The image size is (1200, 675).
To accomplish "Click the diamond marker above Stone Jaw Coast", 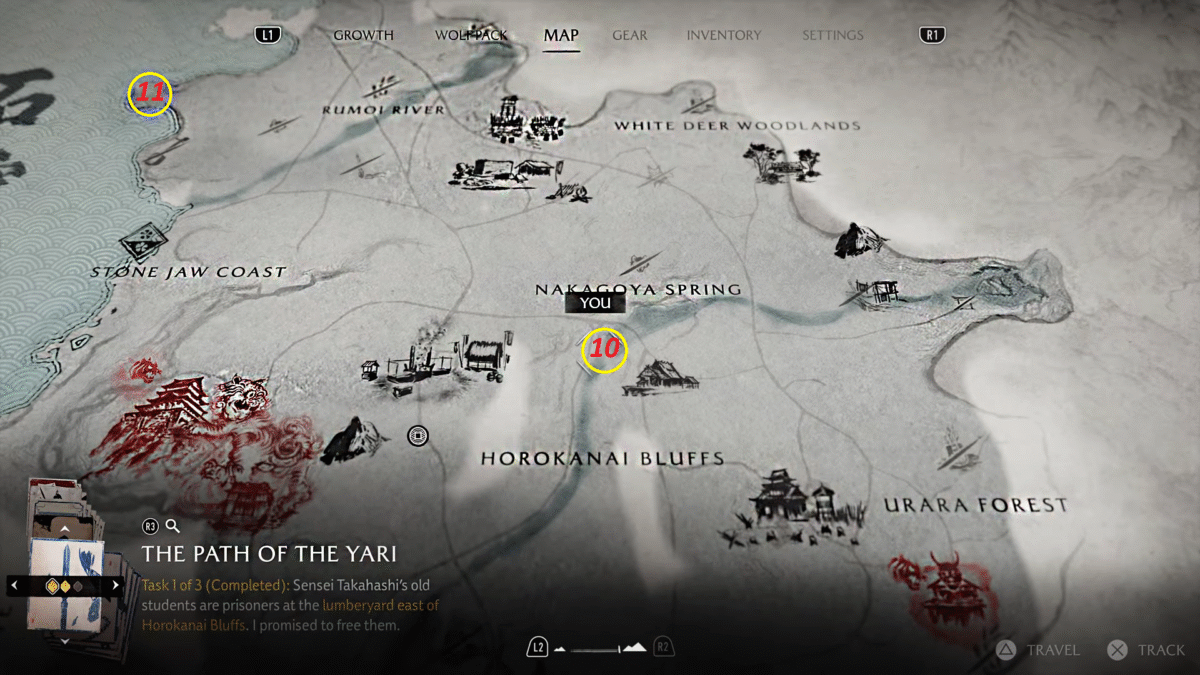I will click(x=143, y=240).
